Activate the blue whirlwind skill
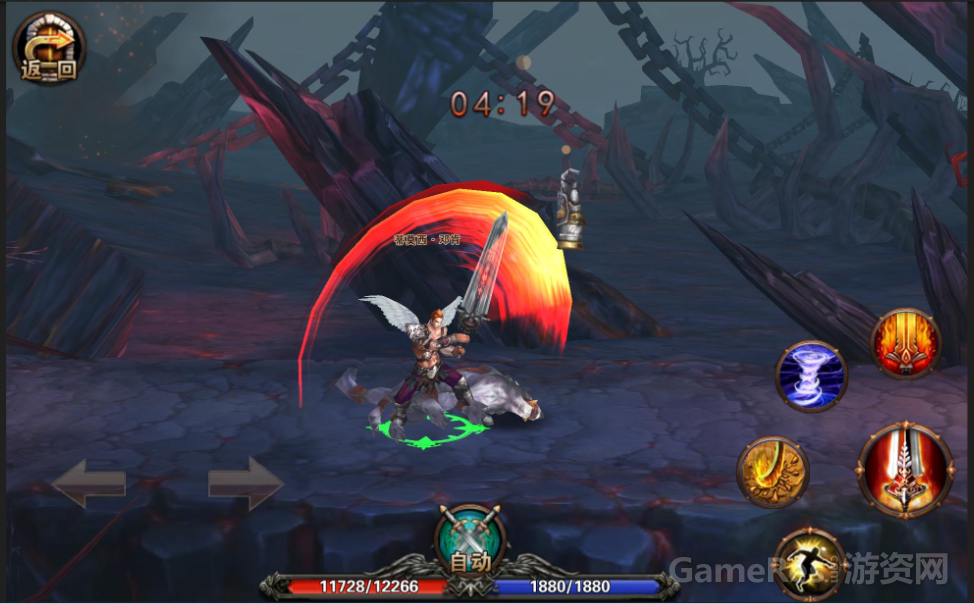 point(811,376)
